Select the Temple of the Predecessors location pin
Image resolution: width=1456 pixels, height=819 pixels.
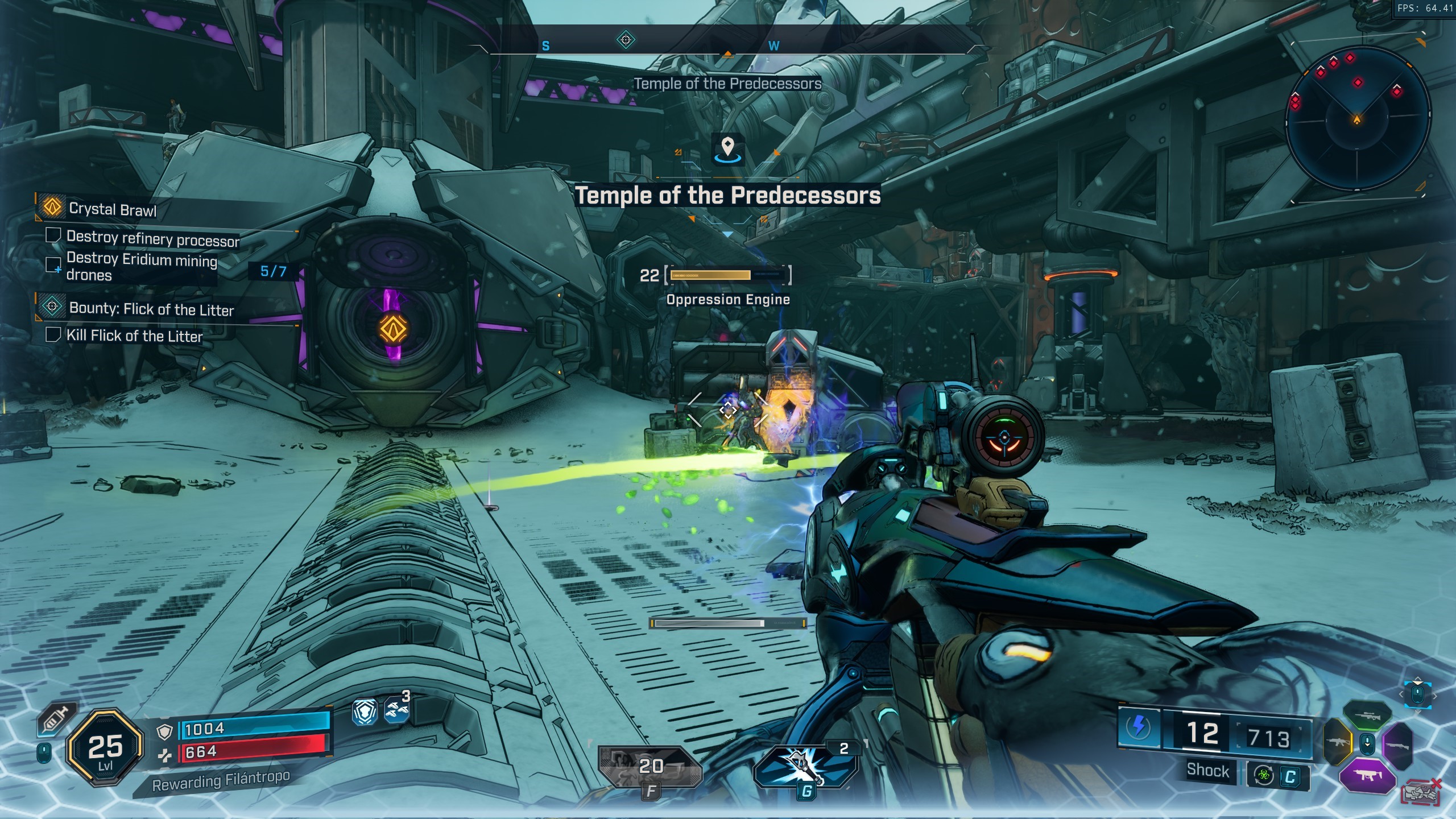pyautogui.click(x=727, y=148)
